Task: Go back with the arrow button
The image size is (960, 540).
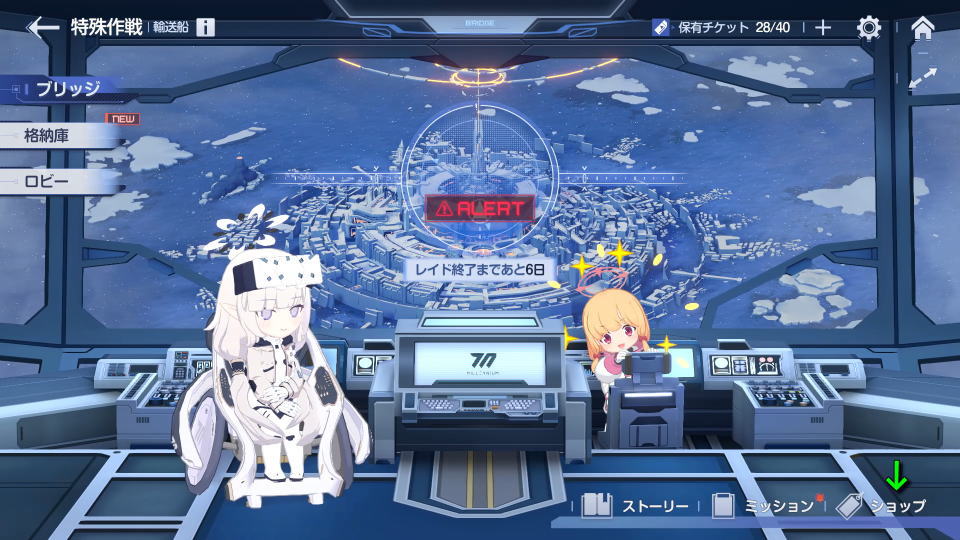Action: coord(42,27)
